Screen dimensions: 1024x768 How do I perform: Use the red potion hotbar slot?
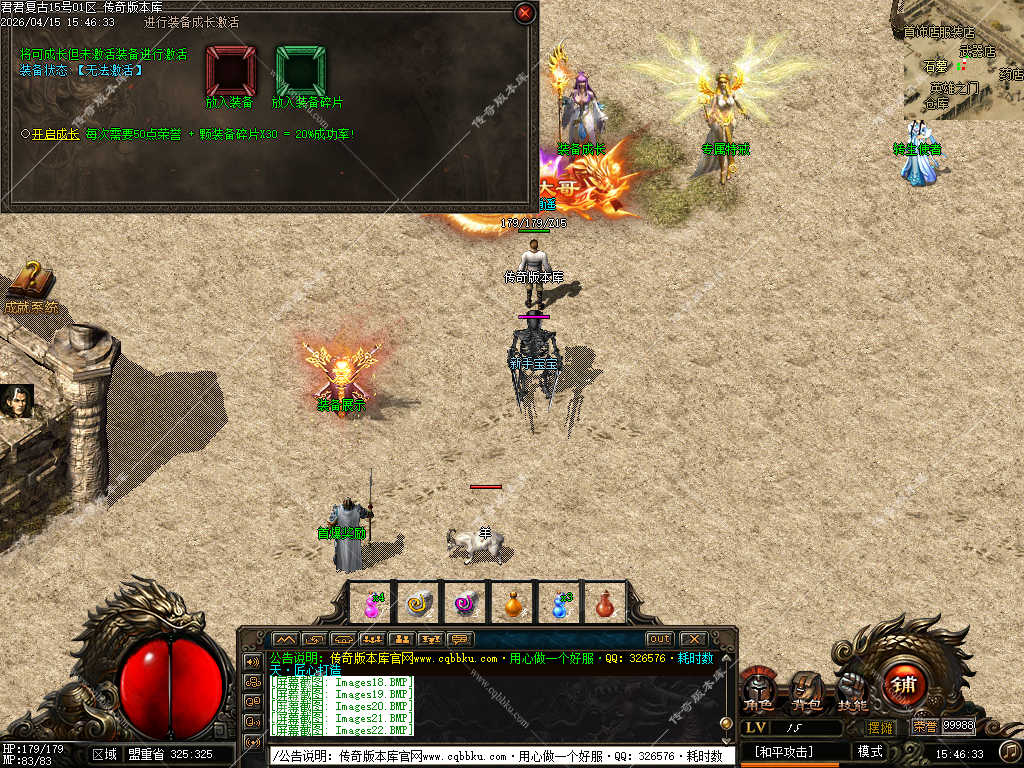coord(604,603)
